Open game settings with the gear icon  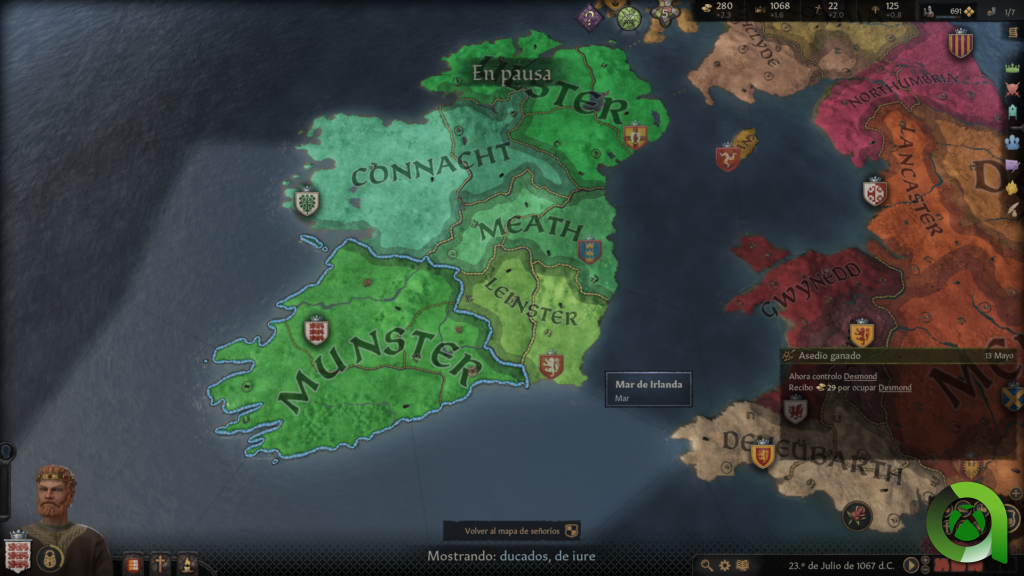[725, 565]
